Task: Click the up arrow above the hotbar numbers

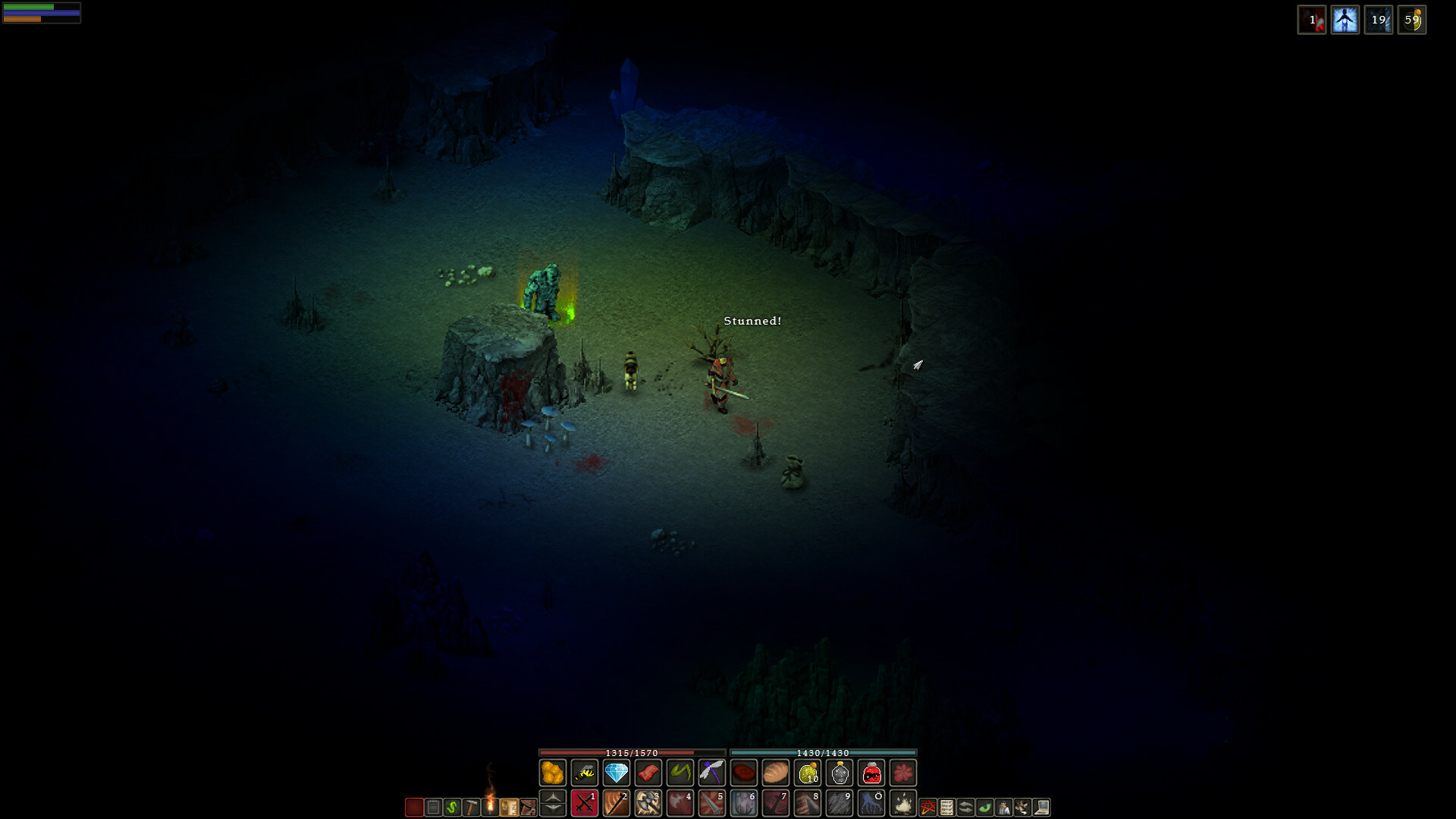Action: (x=552, y=798)
